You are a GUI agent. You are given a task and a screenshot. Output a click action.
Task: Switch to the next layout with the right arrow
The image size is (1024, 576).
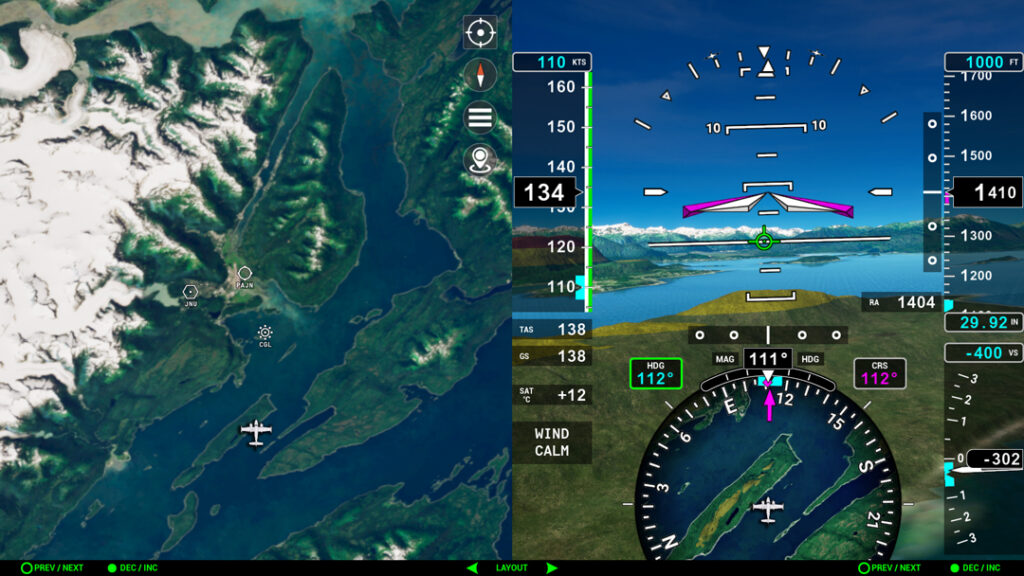[551, 568]
